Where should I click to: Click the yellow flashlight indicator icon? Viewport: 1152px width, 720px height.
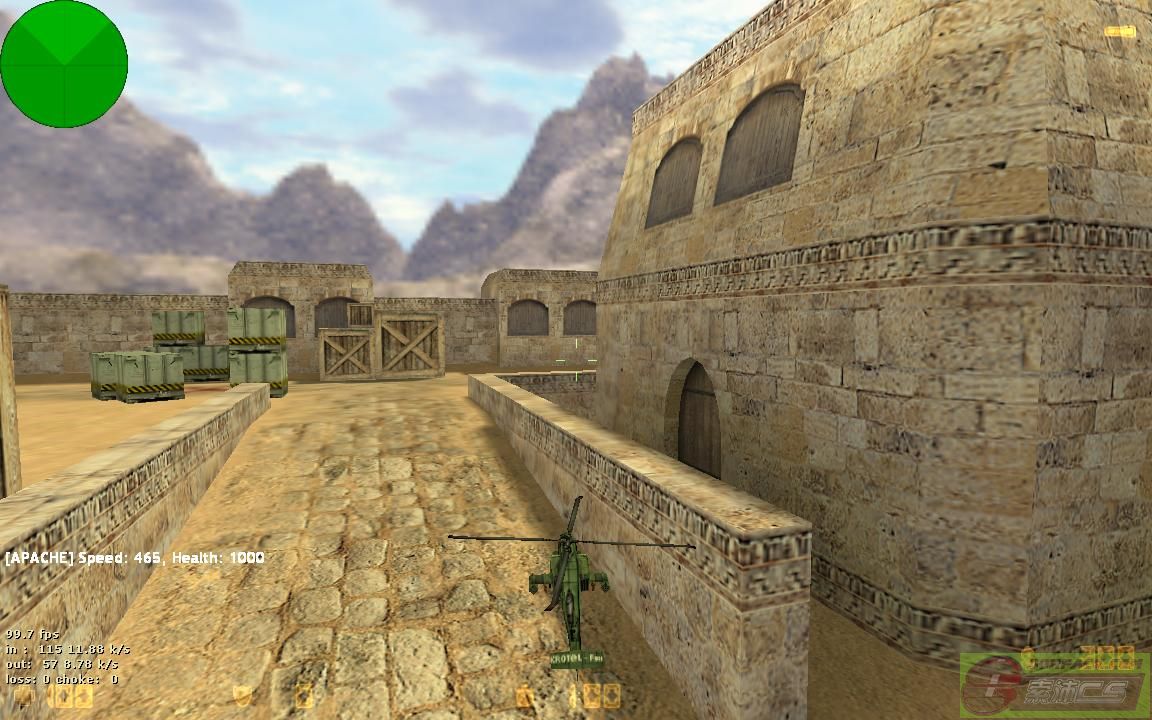pyautogui.click(x=1119, y=31)
